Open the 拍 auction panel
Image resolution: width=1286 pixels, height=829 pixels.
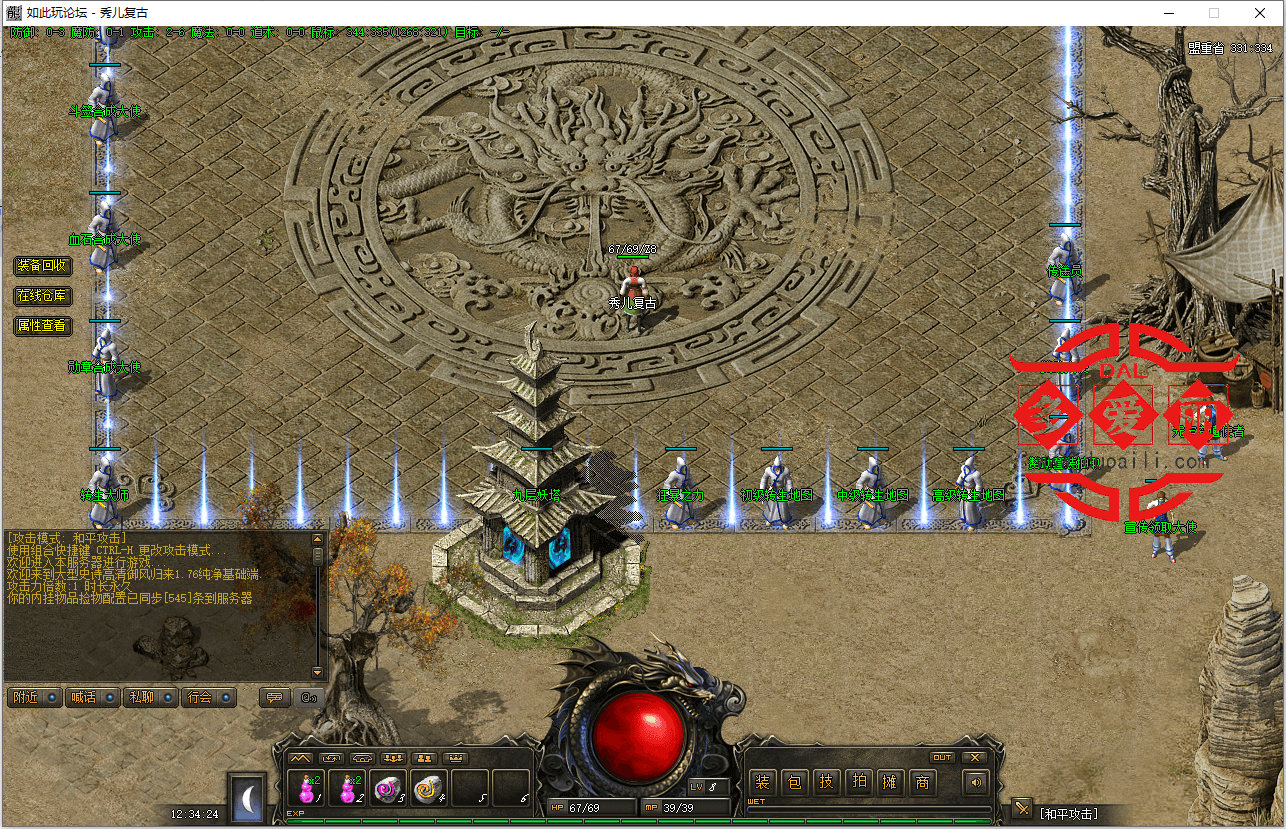tap(858, 782)
